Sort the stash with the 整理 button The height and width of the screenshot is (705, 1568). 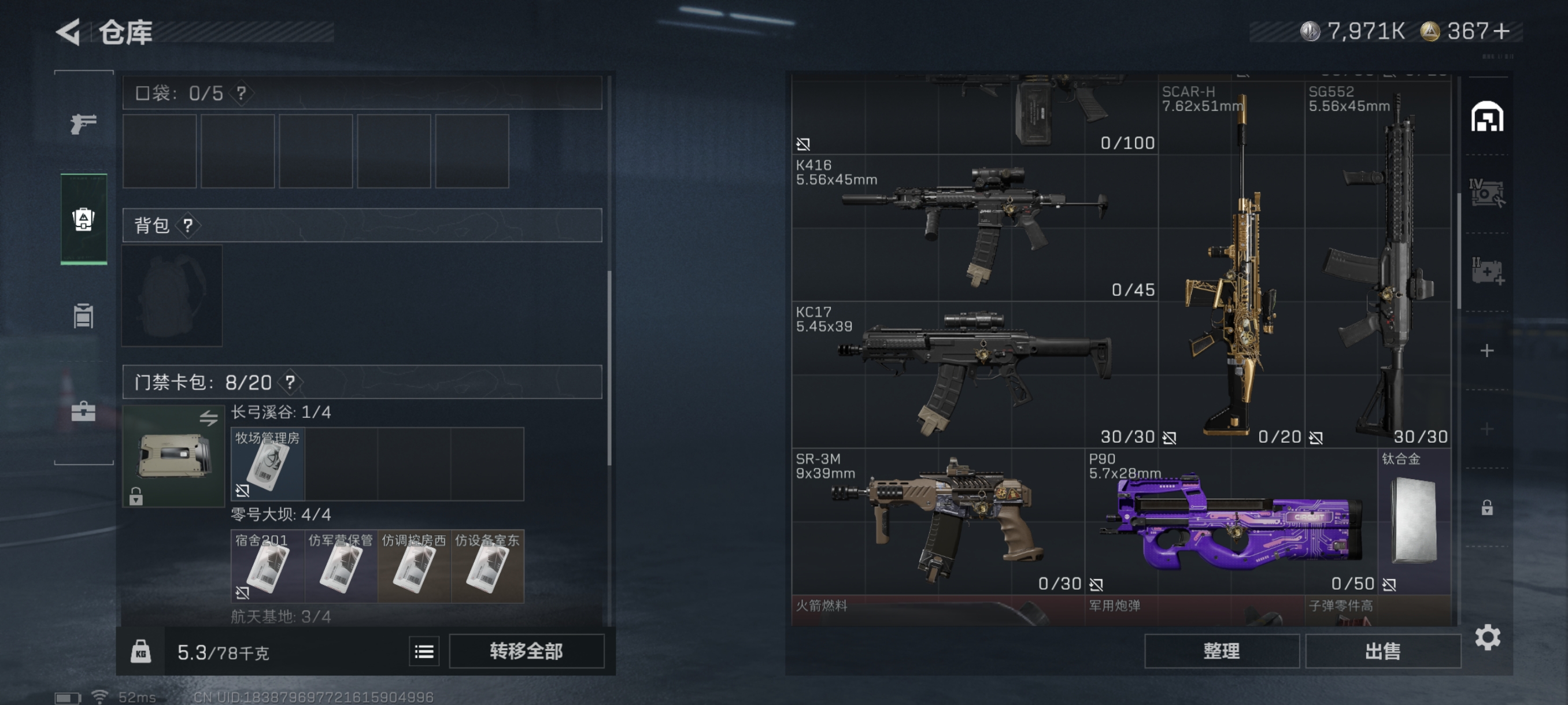[x=1221, y=651]
